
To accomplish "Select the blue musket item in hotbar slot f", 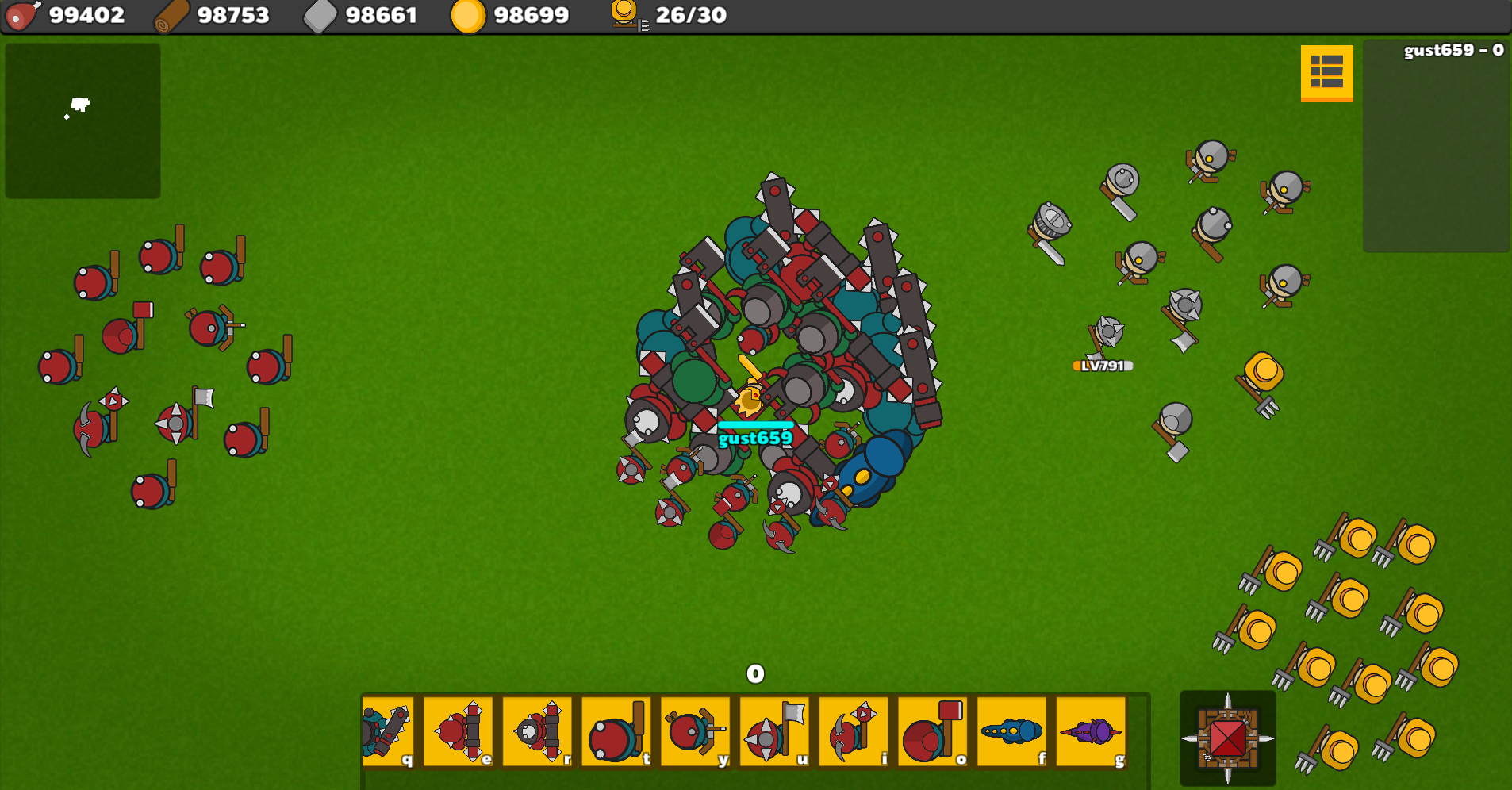I will pos(1012,730).
